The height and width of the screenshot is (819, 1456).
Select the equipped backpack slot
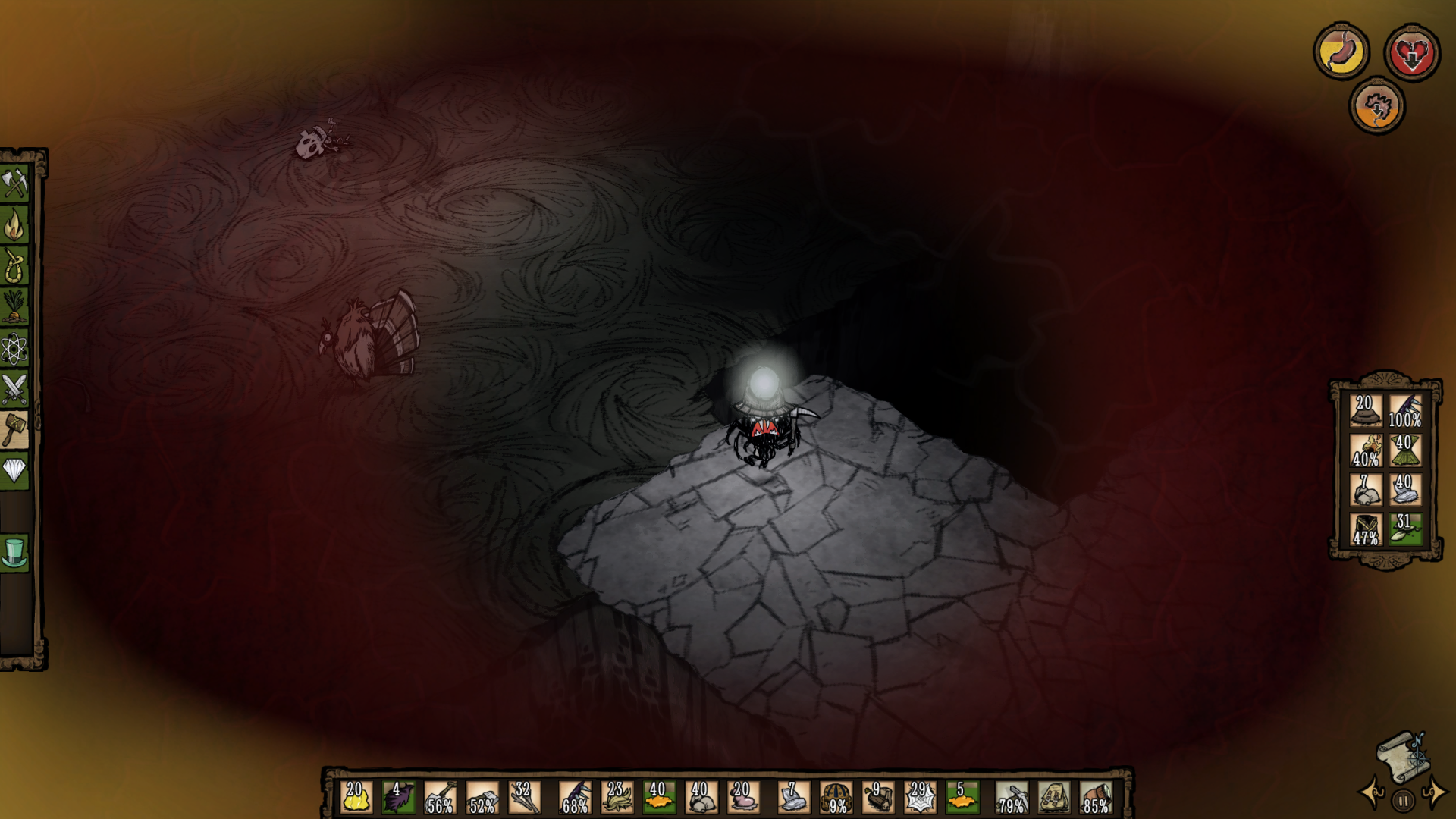(1054, 798)
